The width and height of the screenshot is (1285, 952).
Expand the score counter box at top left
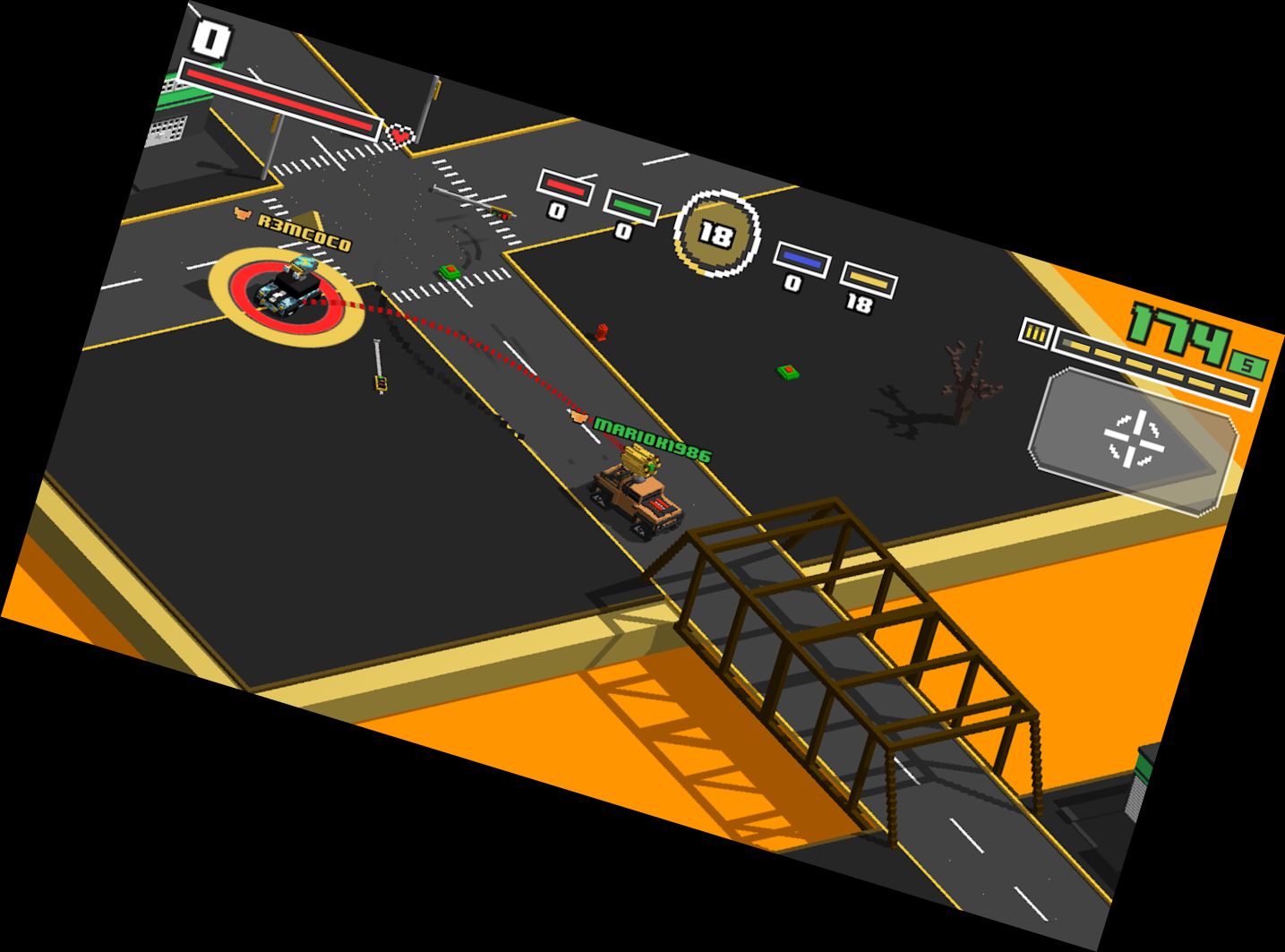213,37
